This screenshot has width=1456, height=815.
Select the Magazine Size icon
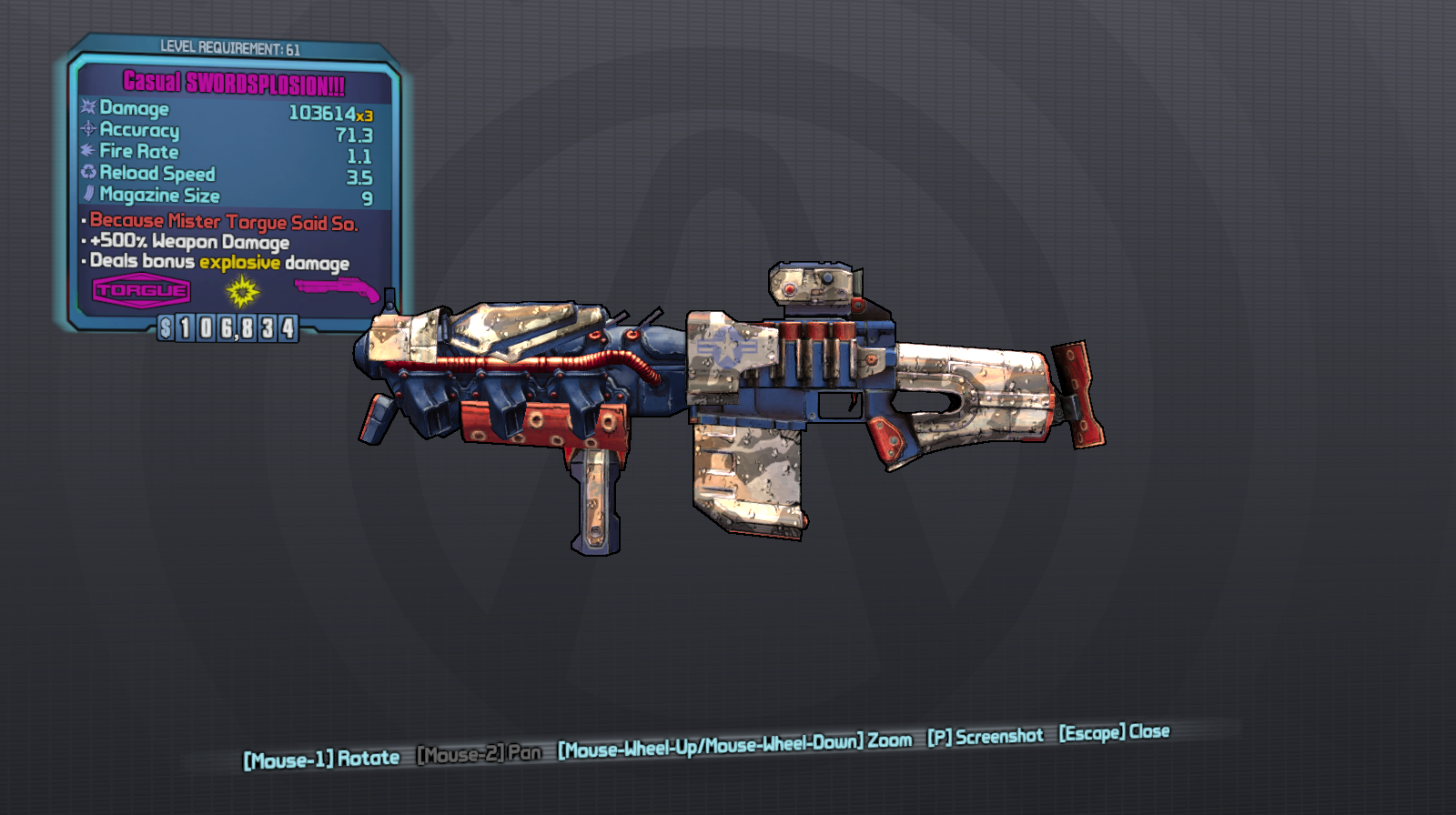coord(86,196)
